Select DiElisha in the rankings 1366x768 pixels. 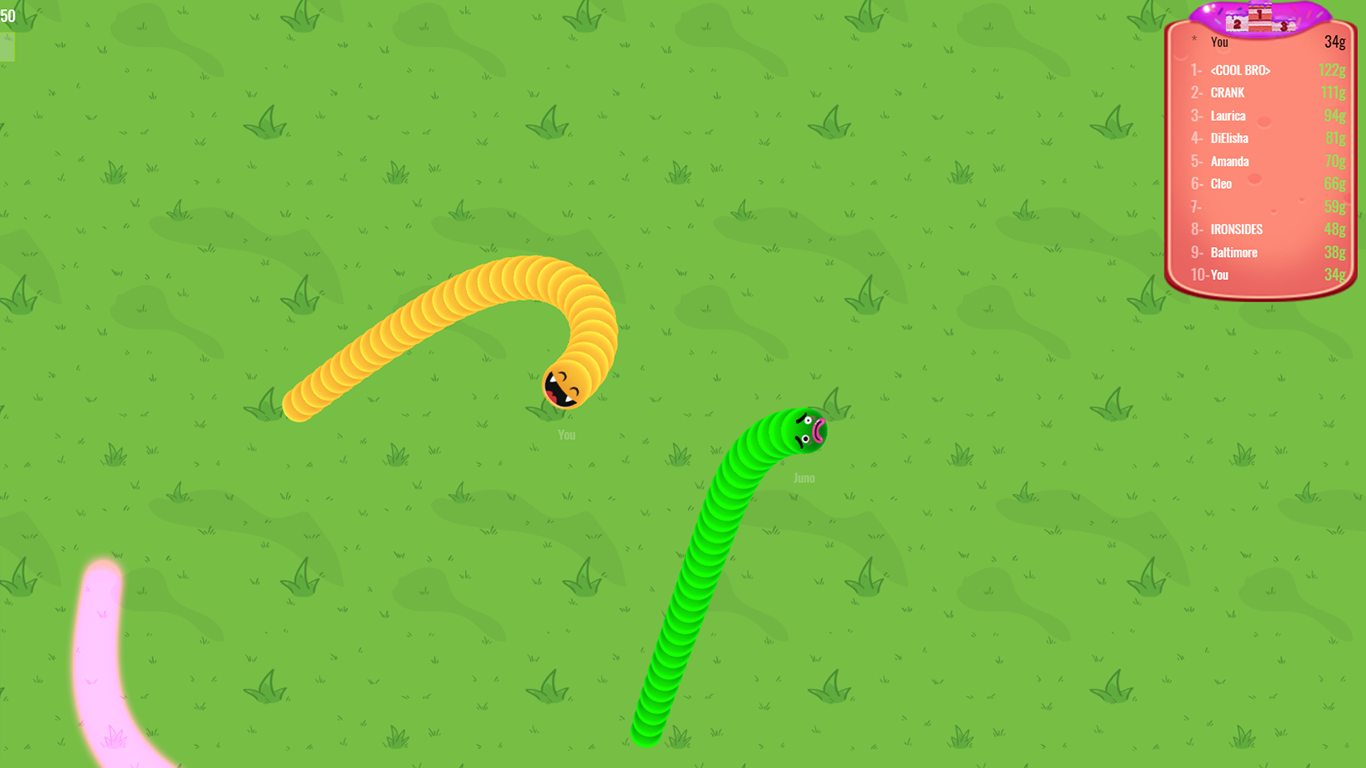pos(1228,138)
